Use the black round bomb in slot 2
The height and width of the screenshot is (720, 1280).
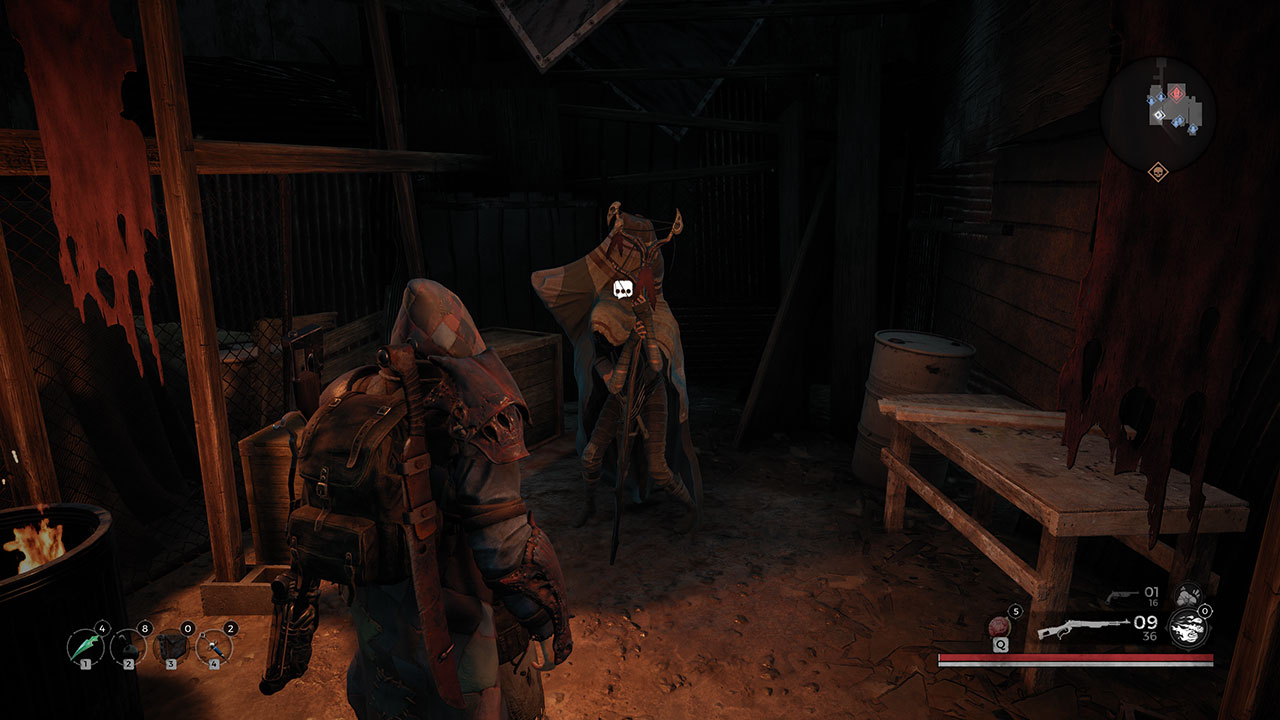point(128,647)
